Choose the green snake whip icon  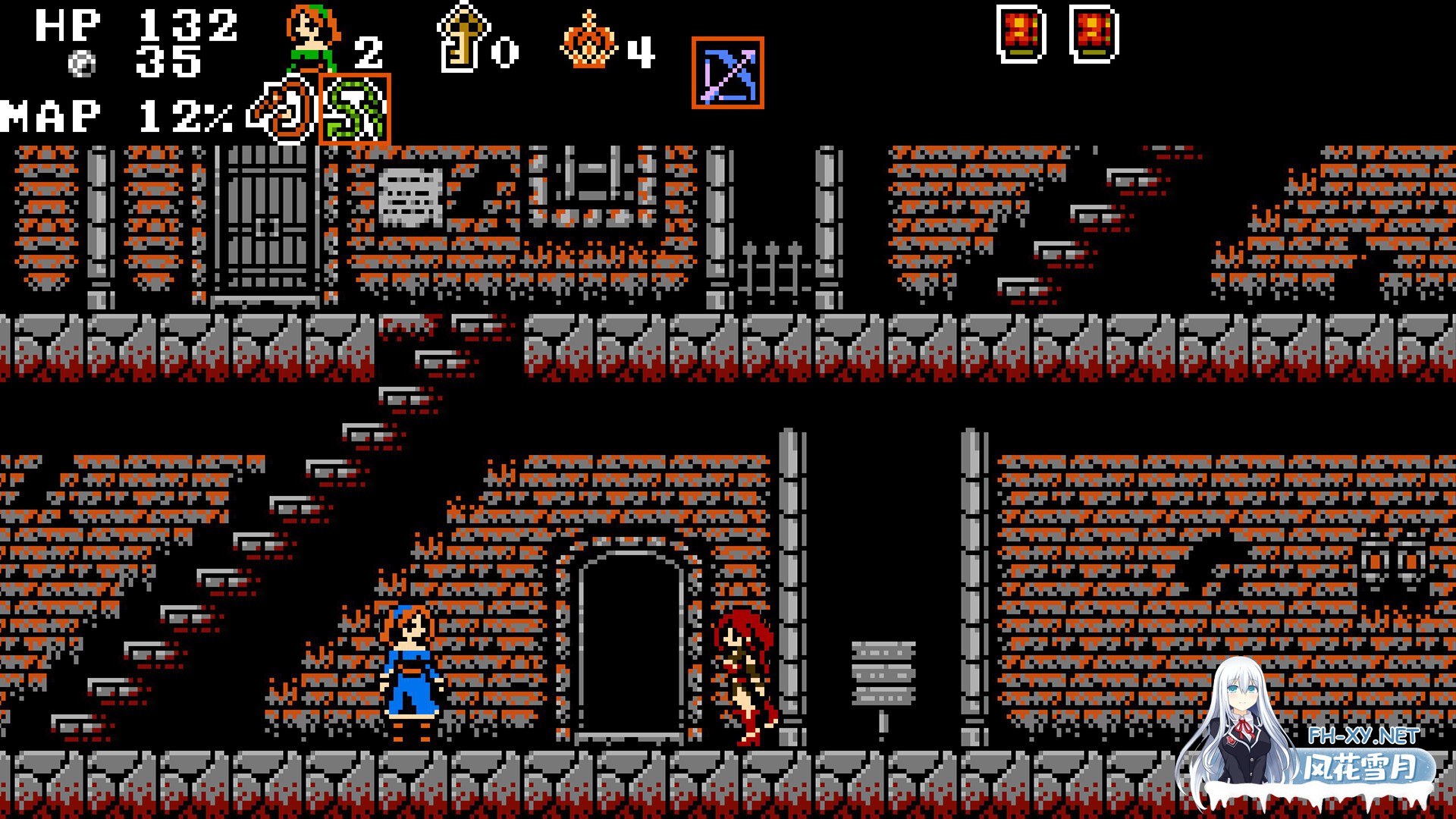pos(354,110)
